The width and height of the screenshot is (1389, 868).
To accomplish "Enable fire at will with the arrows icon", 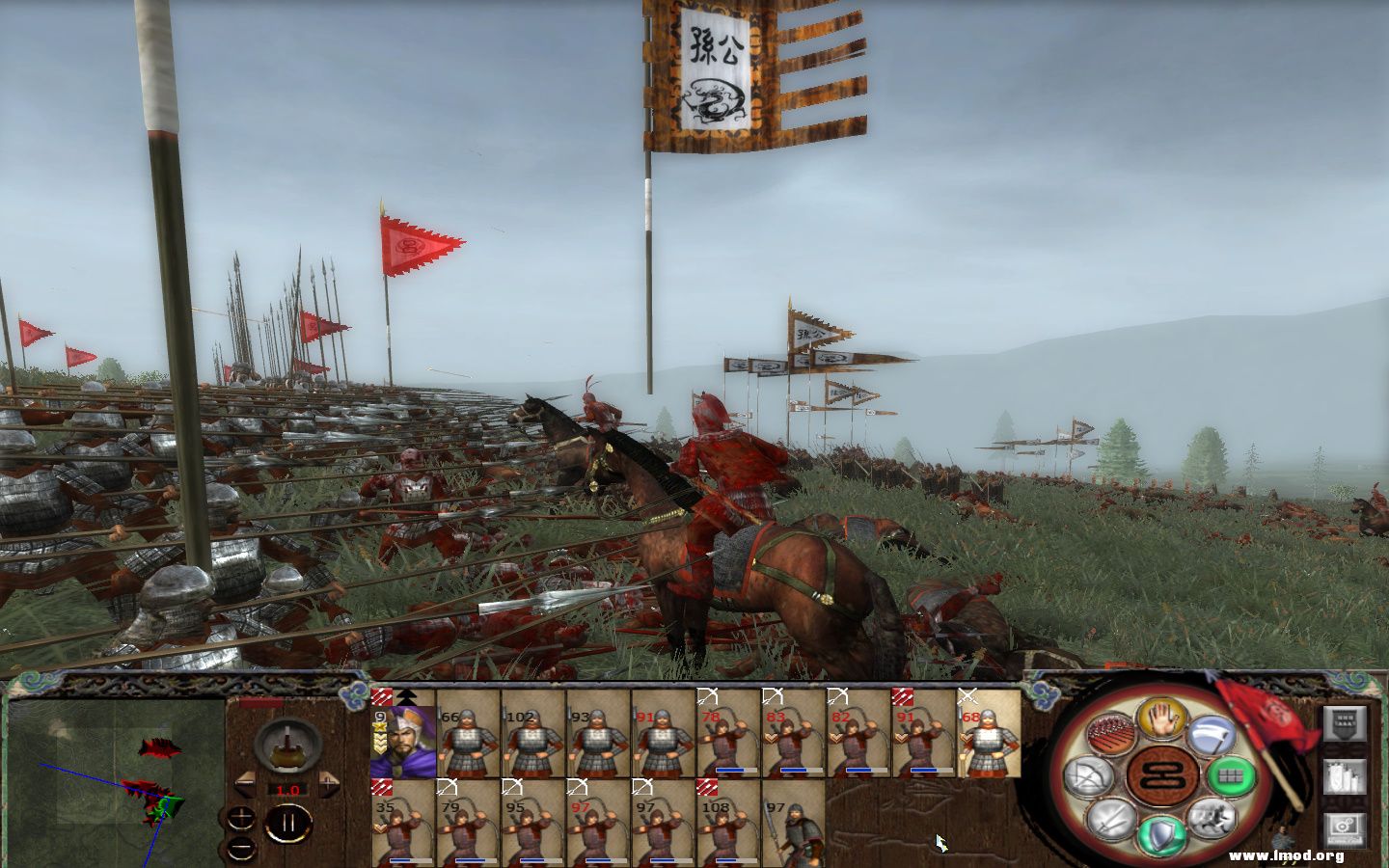I will click(1110, 733).
